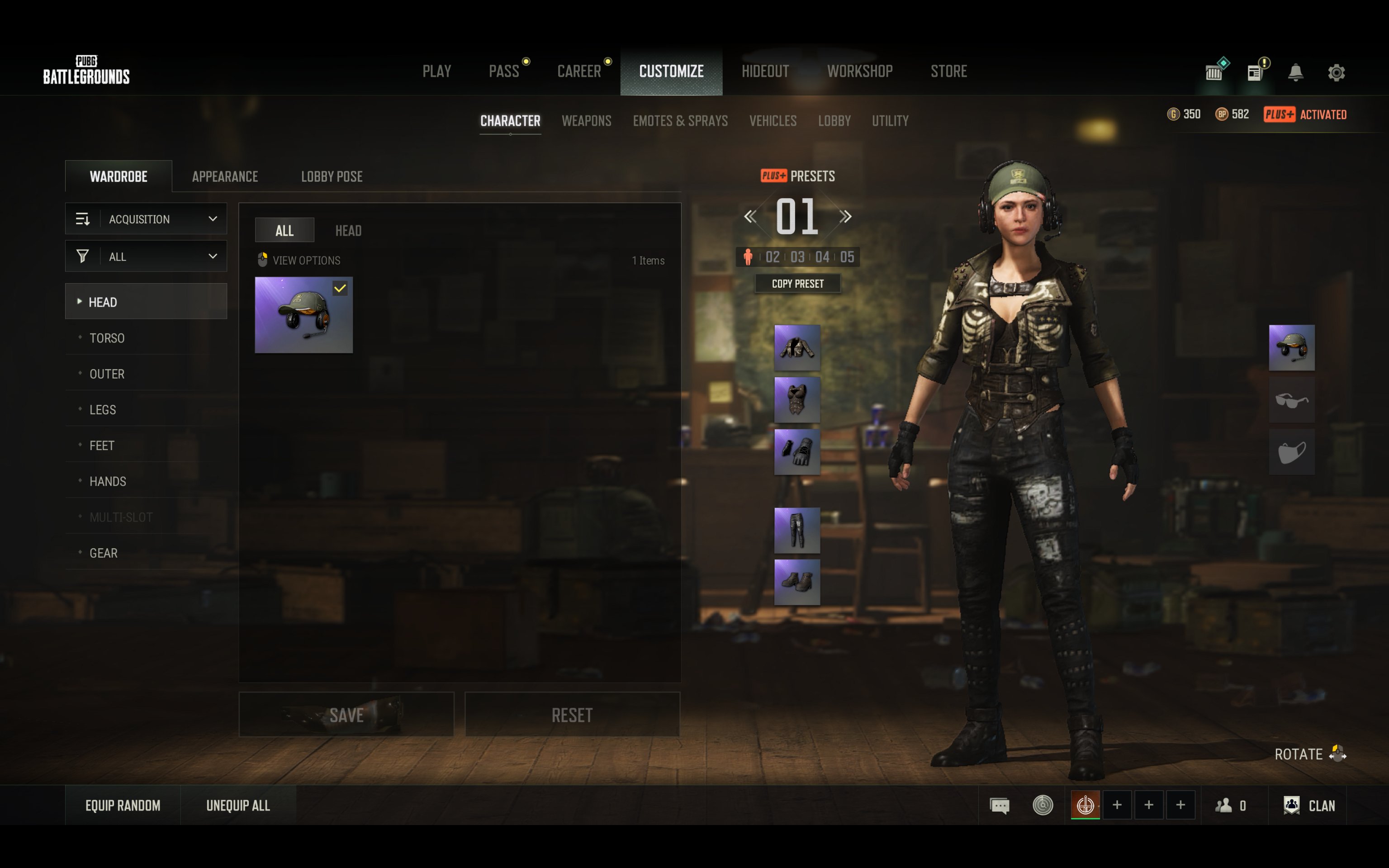1389x868 pixels.
Task: Click the equipped boots slot
Action: tap(796, 582)
